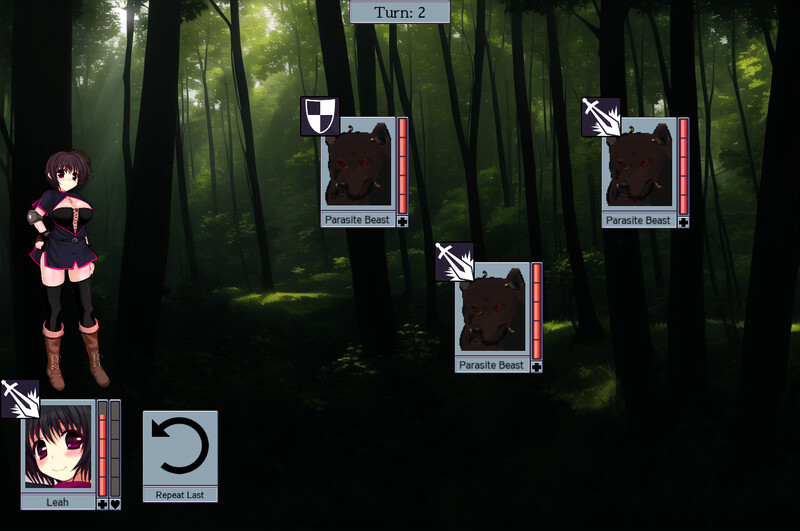This screenshot has width=800, height=531.
Task: Click the checkered shield defend icon
Action: (x=320, y=116)
